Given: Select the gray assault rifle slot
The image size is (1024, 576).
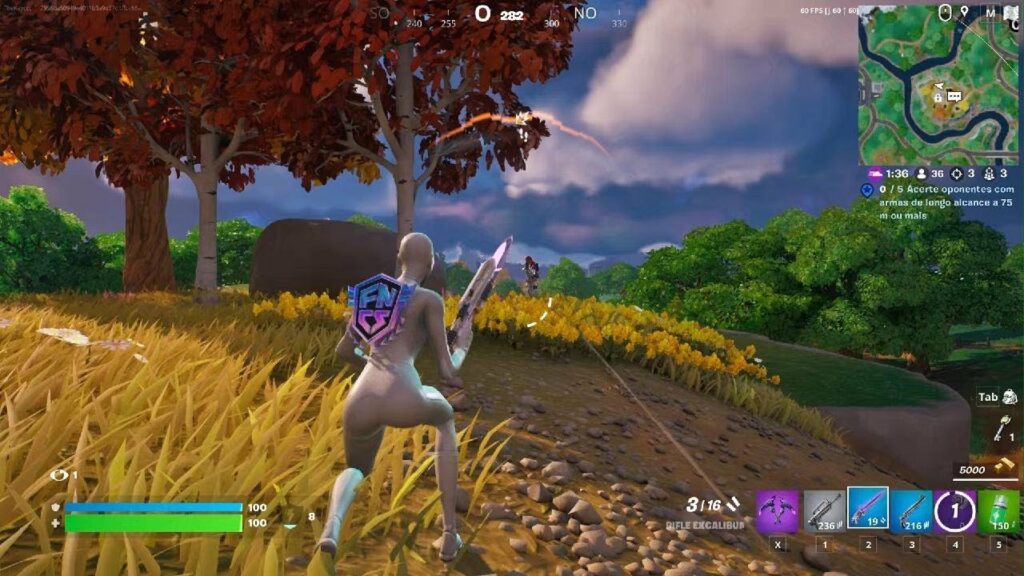Looking at the screenshot, I should click(x=824, y=511).
